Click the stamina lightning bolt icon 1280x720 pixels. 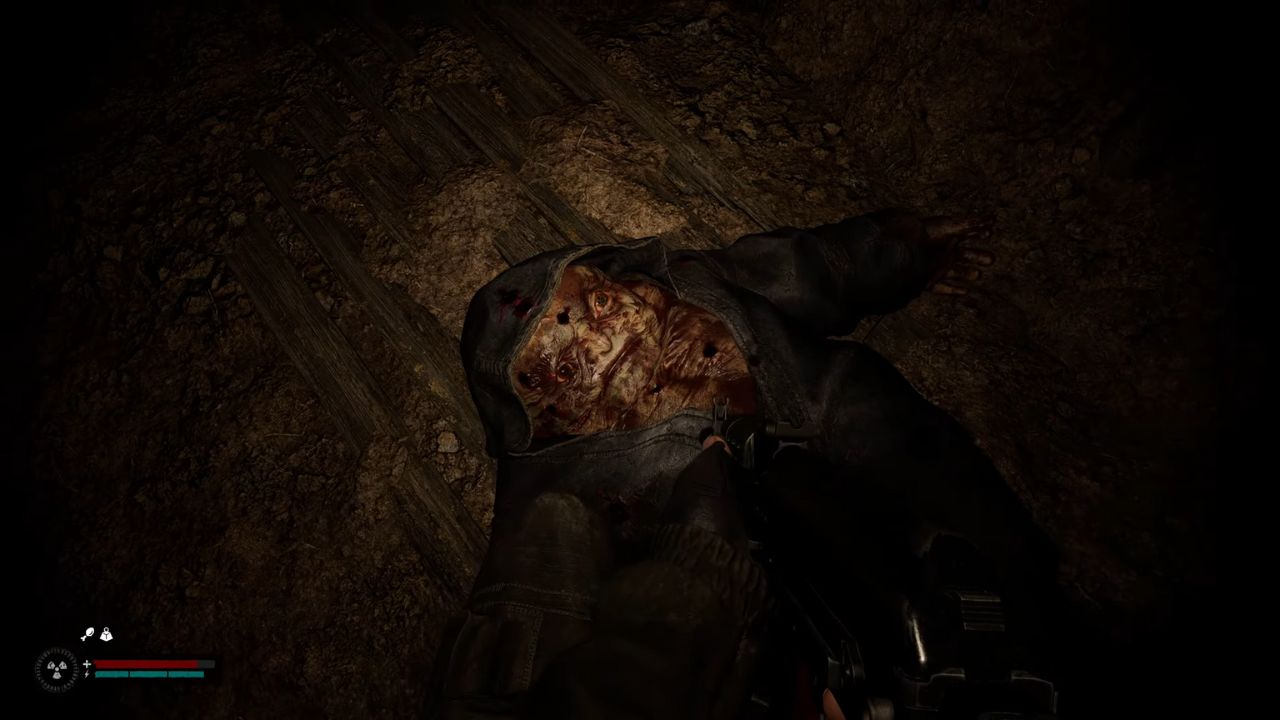tap(86, 674)
